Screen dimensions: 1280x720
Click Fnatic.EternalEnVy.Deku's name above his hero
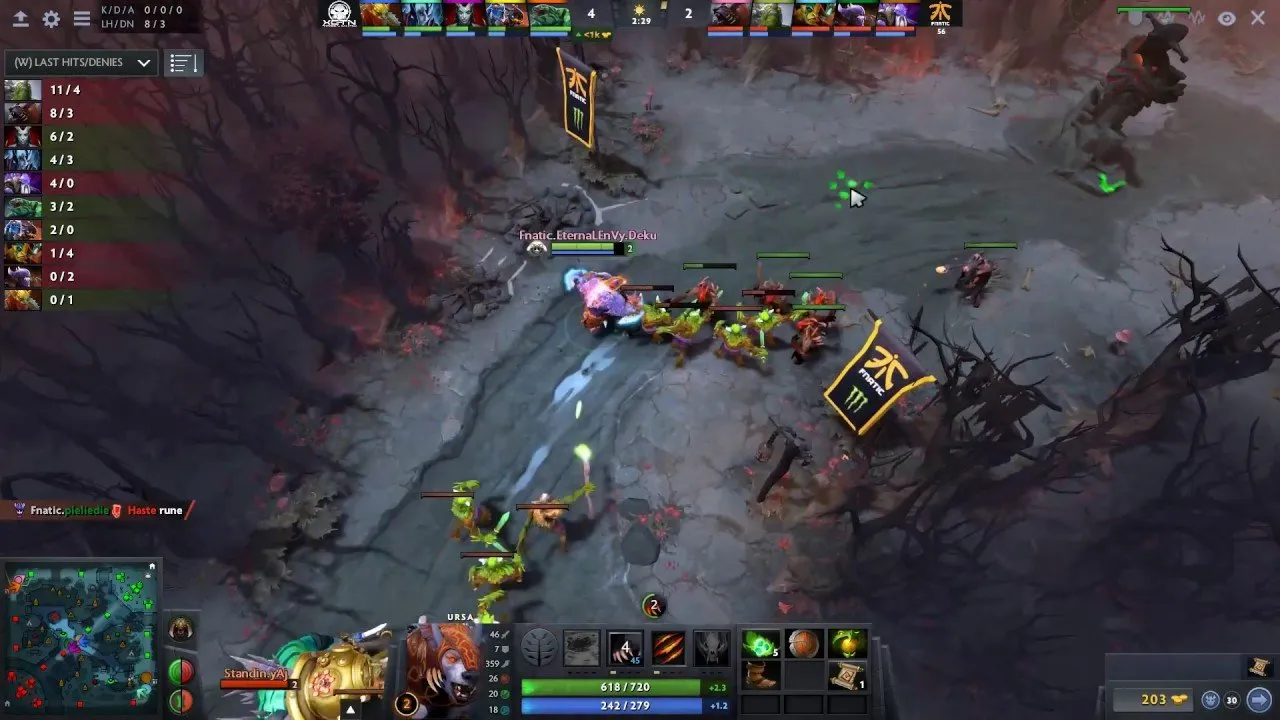[x=590, y=235]
